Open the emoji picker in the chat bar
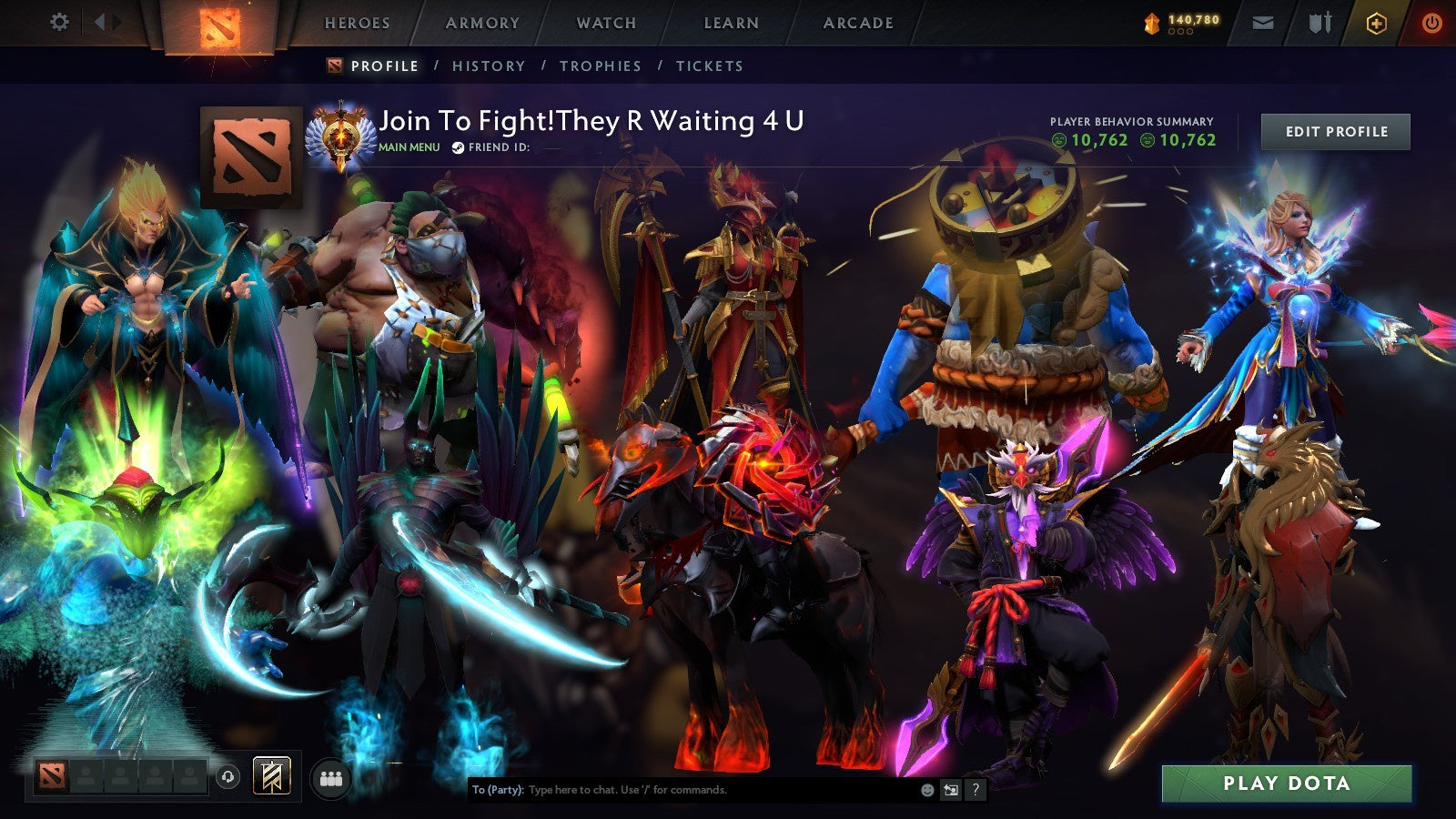This screenshot has height=819, width=1456. [926, 788]
